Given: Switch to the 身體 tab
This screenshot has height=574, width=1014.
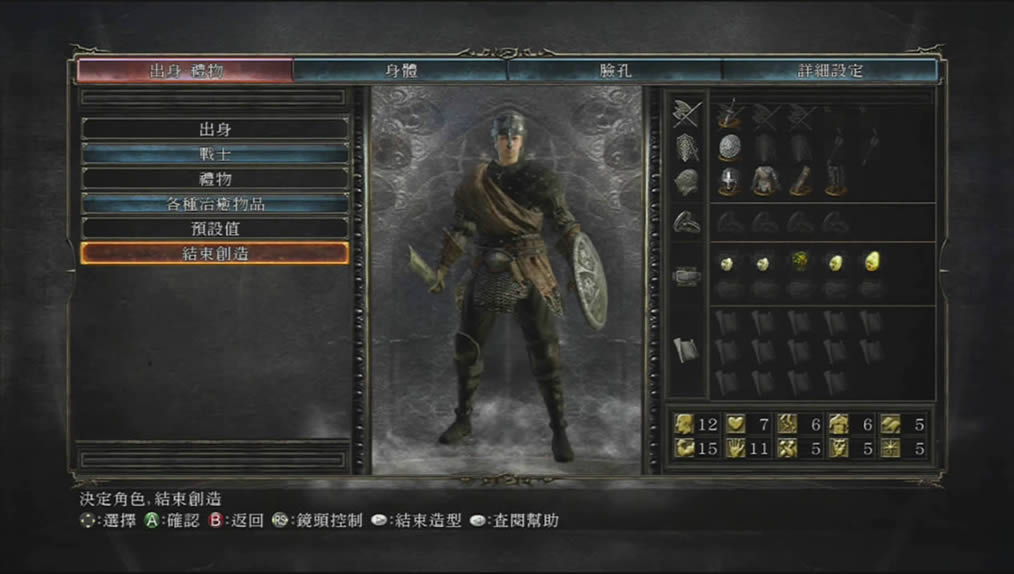Looking at the screenshot, I should [x=400, y=71].
